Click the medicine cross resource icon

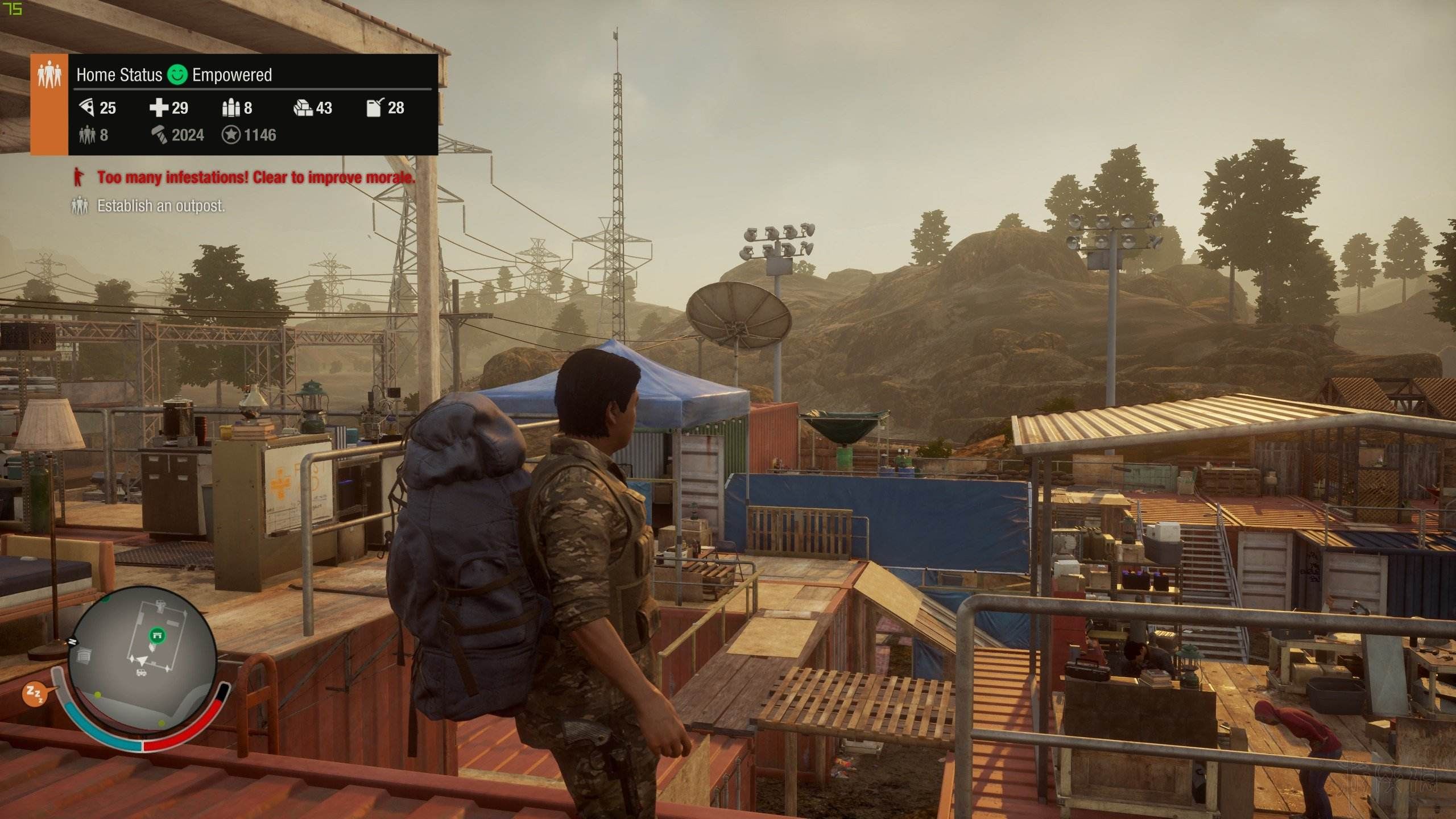[x=159, y=107]
